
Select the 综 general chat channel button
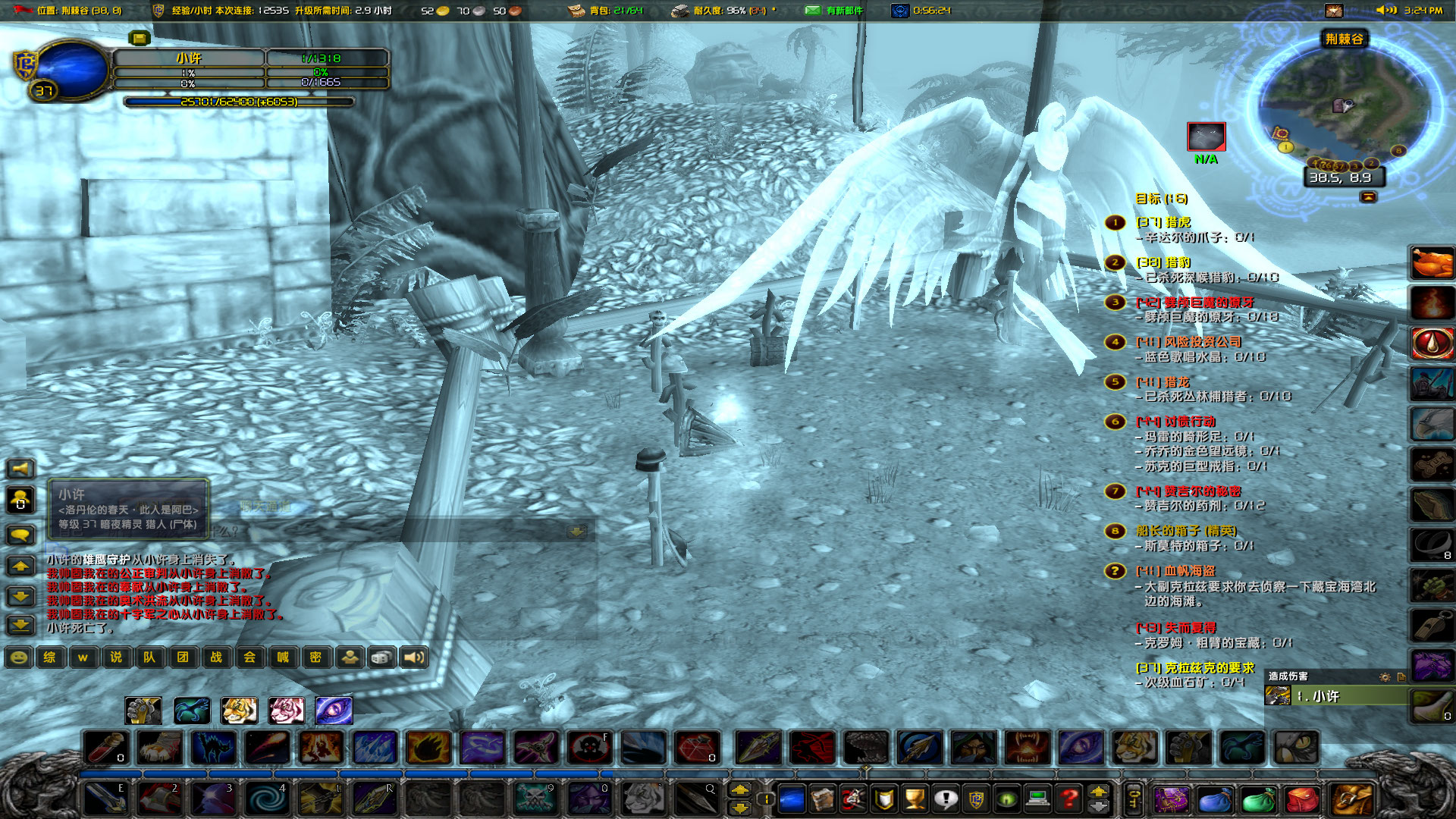tap(50, 657)
